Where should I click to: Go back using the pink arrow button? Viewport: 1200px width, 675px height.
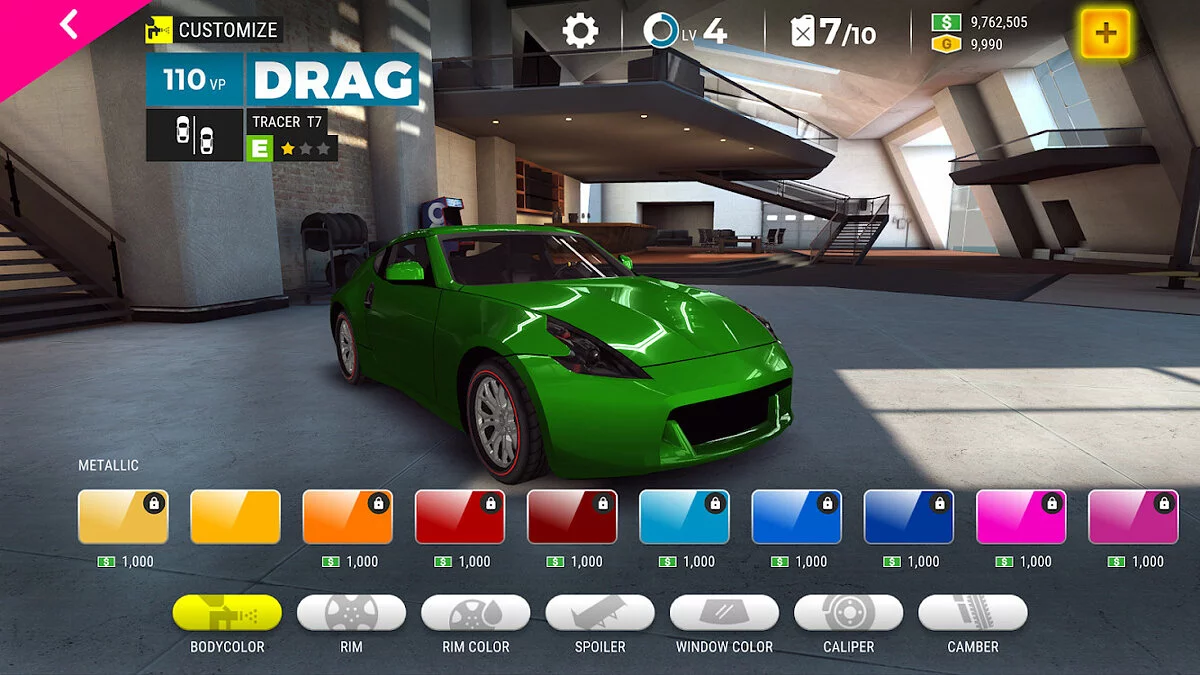point(67,24)
